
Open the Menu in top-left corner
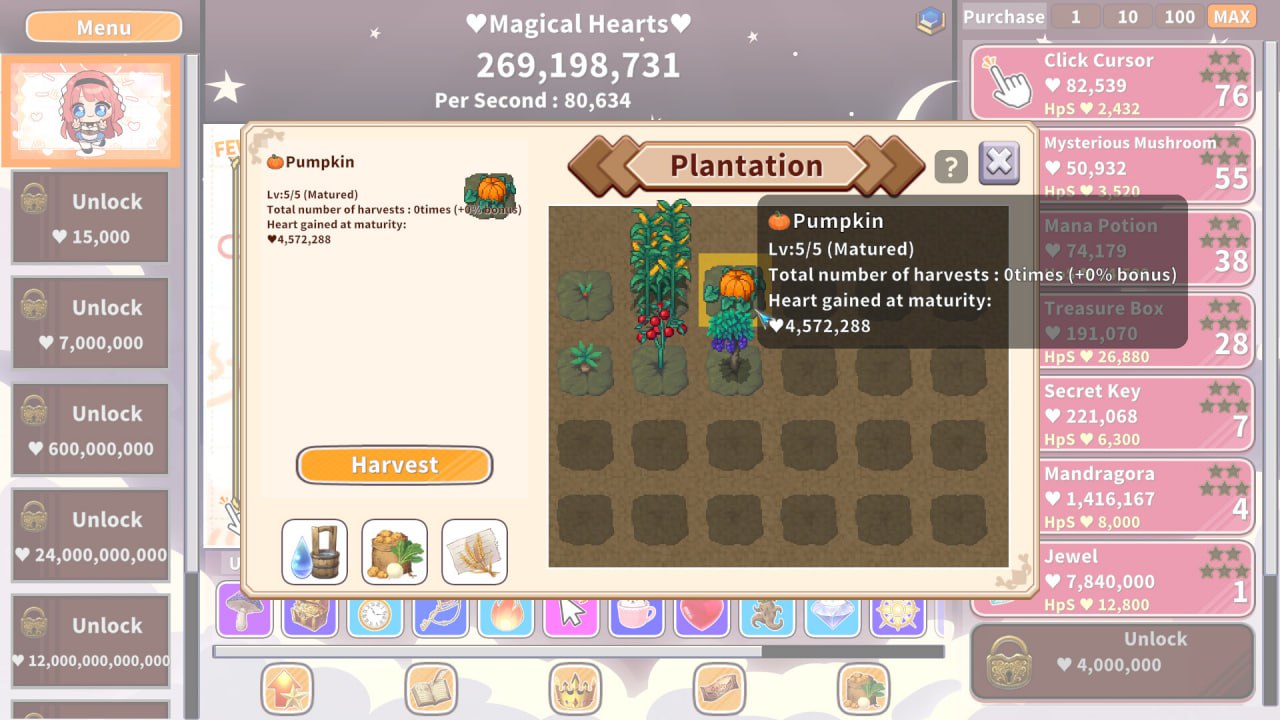click(x=103, y=26)
